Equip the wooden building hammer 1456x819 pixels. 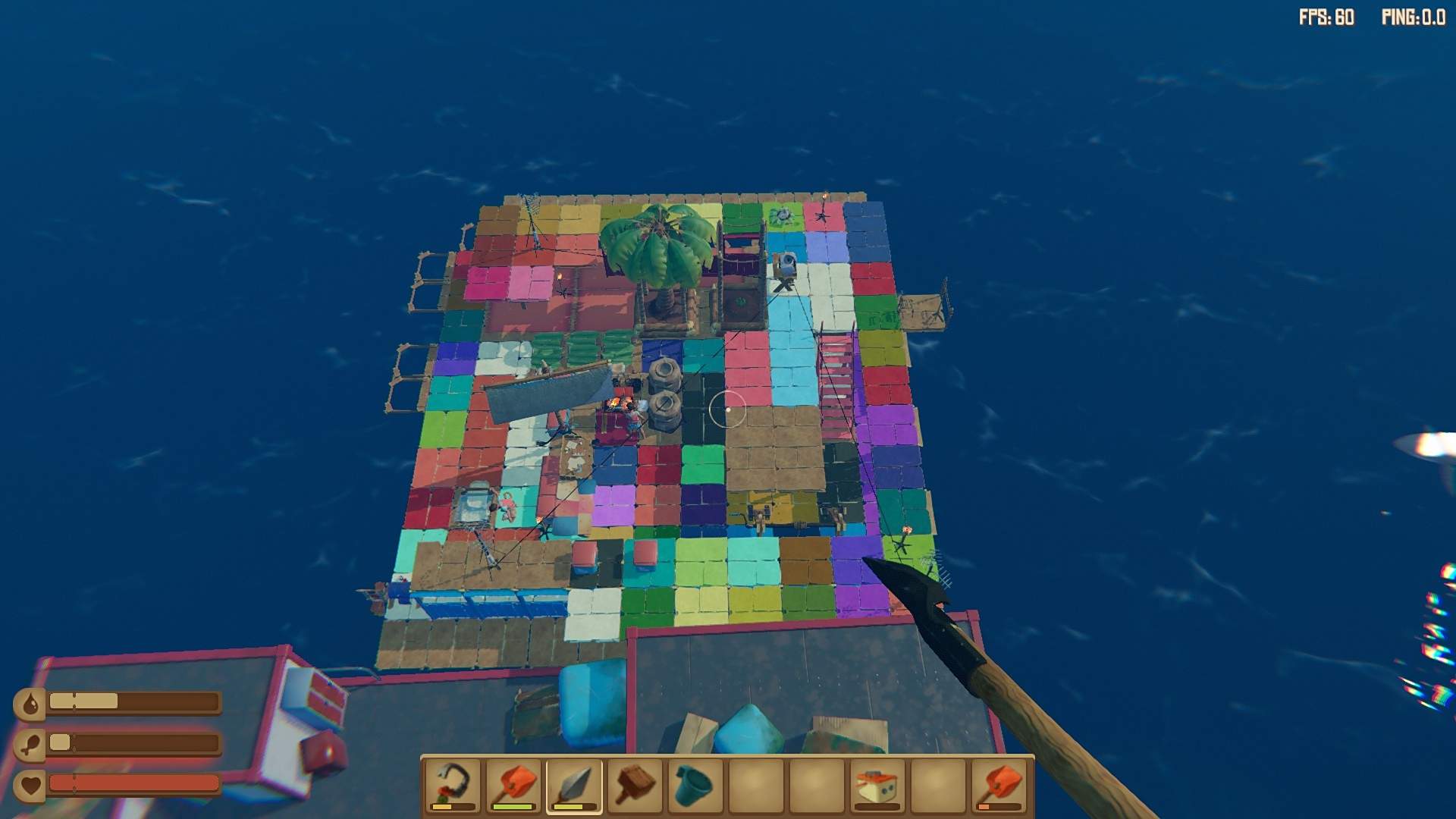click(x=635, y=786)
